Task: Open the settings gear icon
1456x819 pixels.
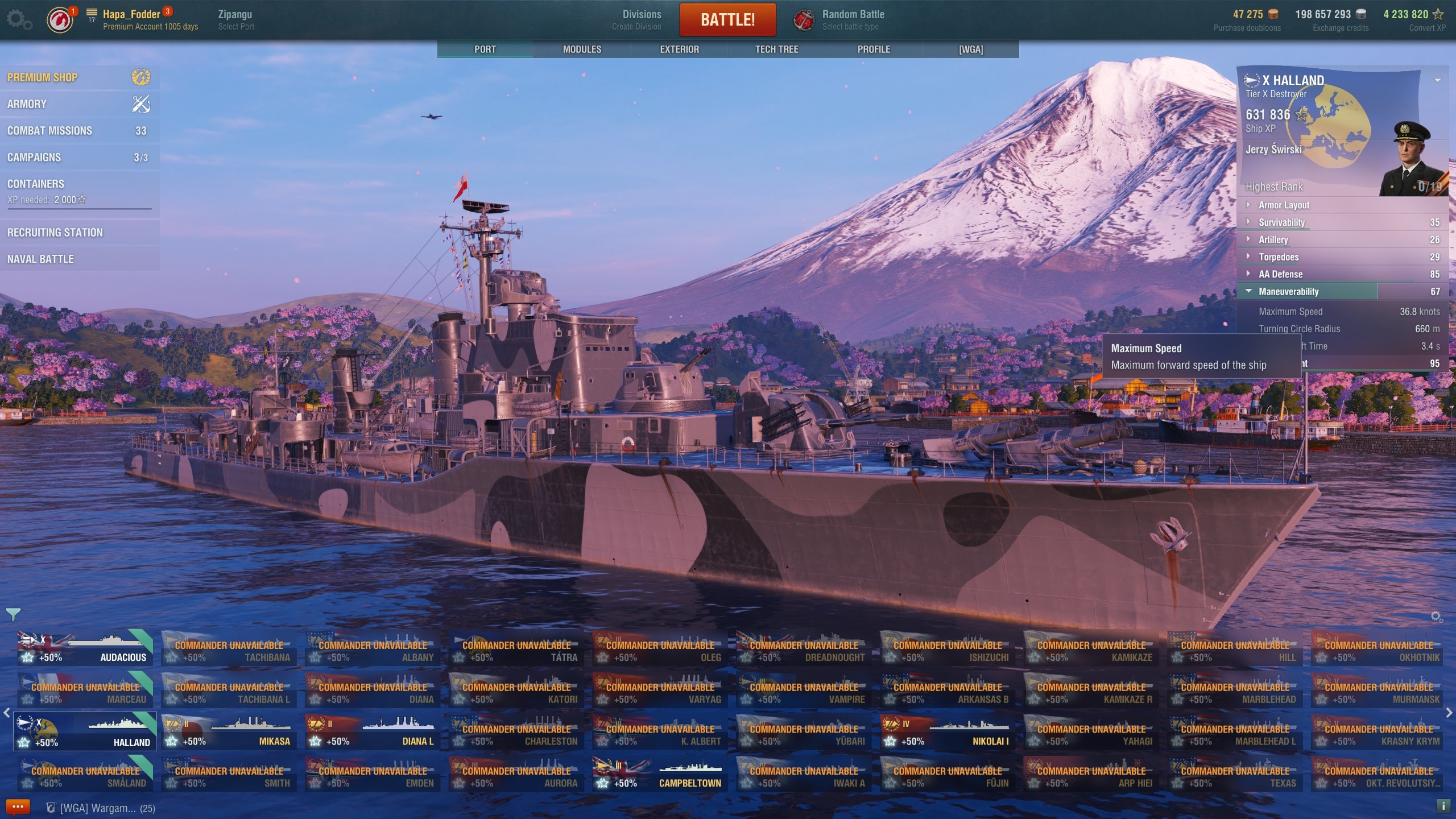Action: [x=19, y=20]
